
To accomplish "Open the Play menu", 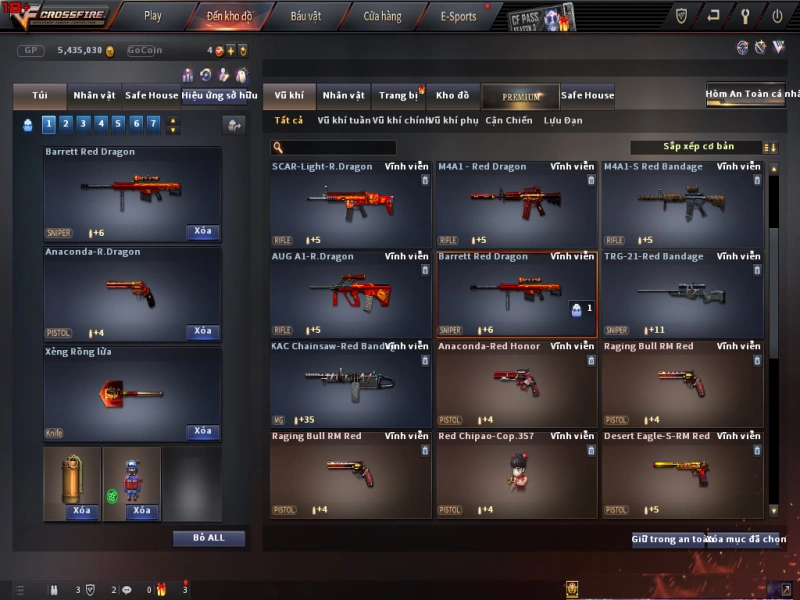I will (x=152, y=16).
